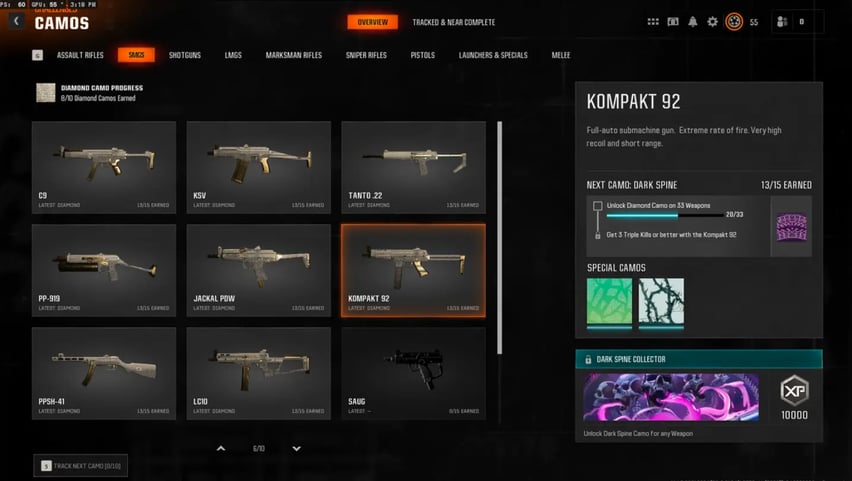
Task: Select the Tanto .22 weapon tile
Action: click(413, 166)
